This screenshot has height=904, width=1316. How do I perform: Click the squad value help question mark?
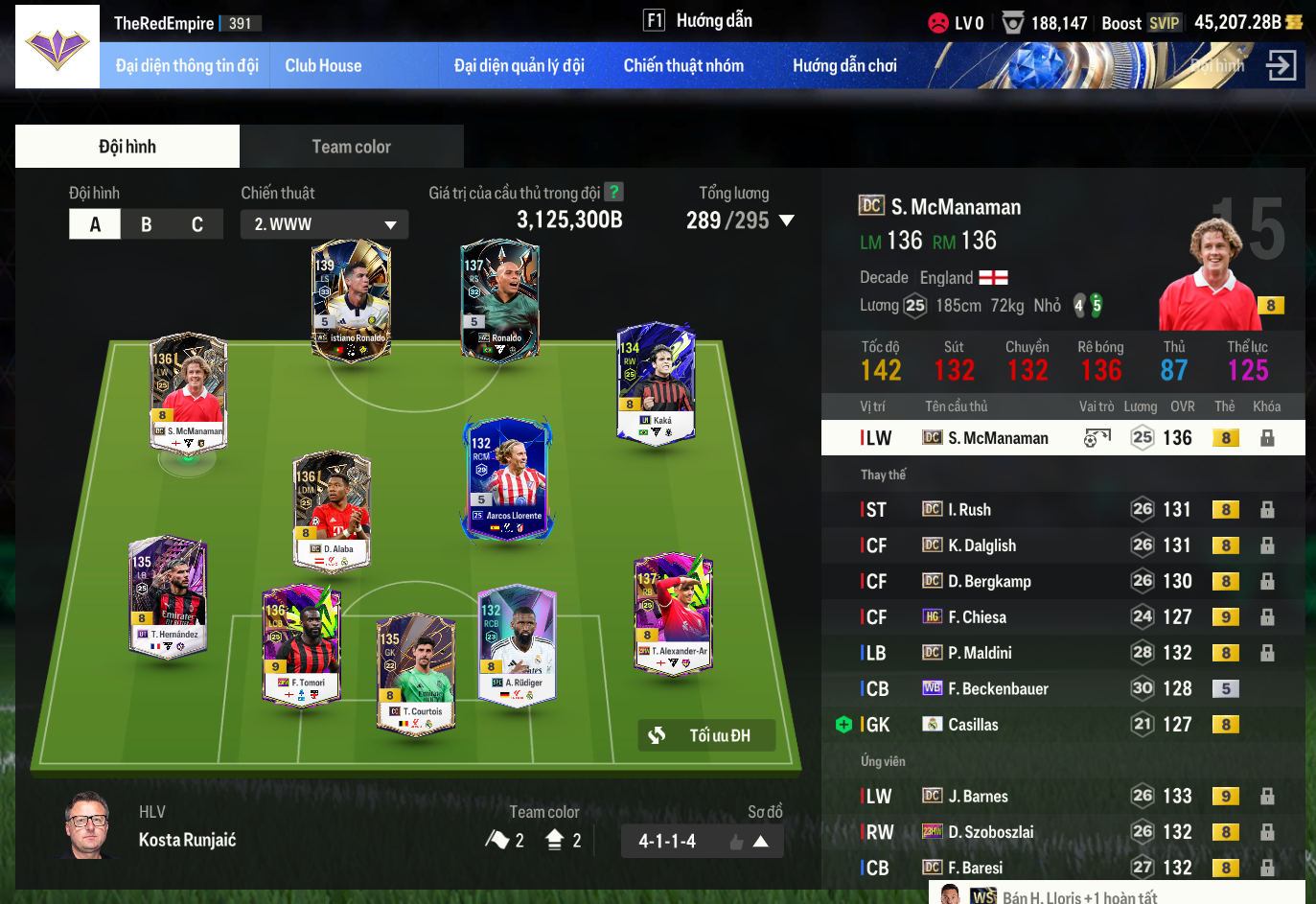click(614, 192)
